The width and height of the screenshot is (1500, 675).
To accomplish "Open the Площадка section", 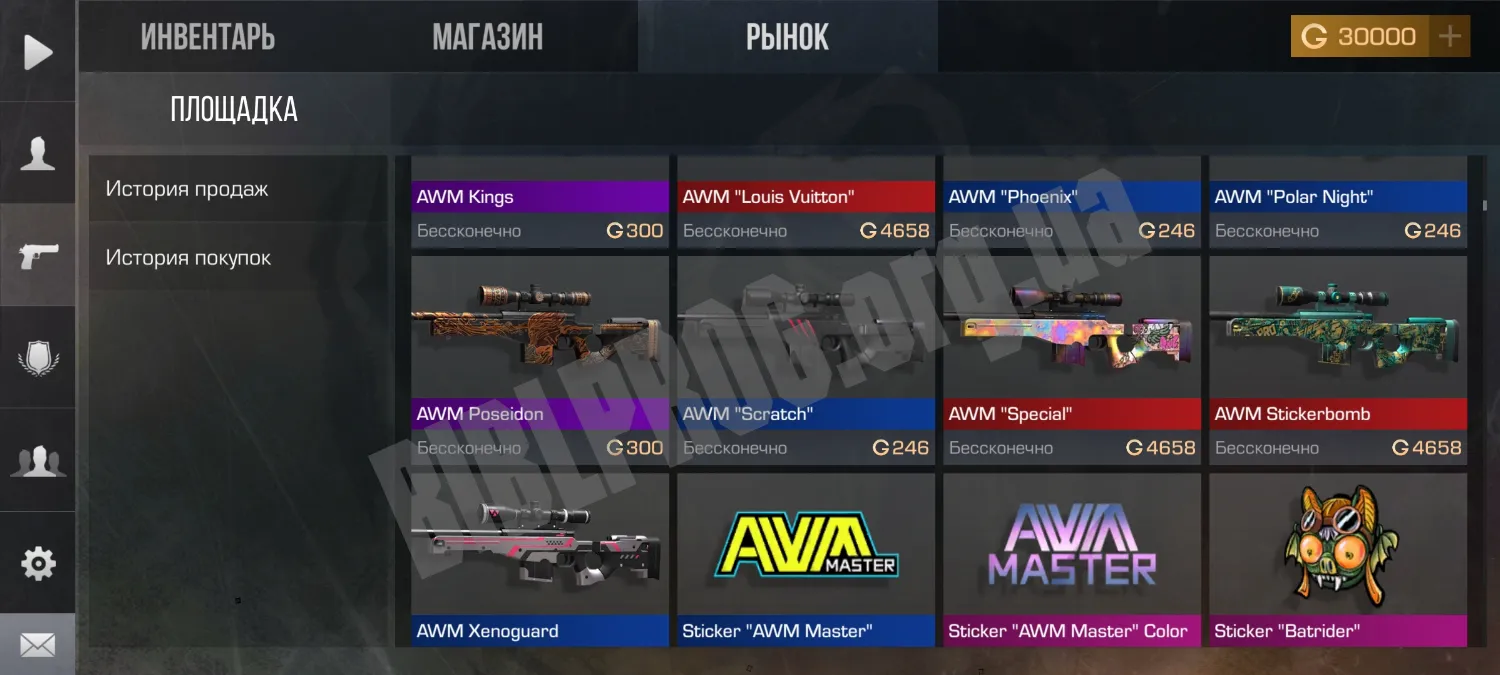I will pyautogui.click(x=234, y=109).
